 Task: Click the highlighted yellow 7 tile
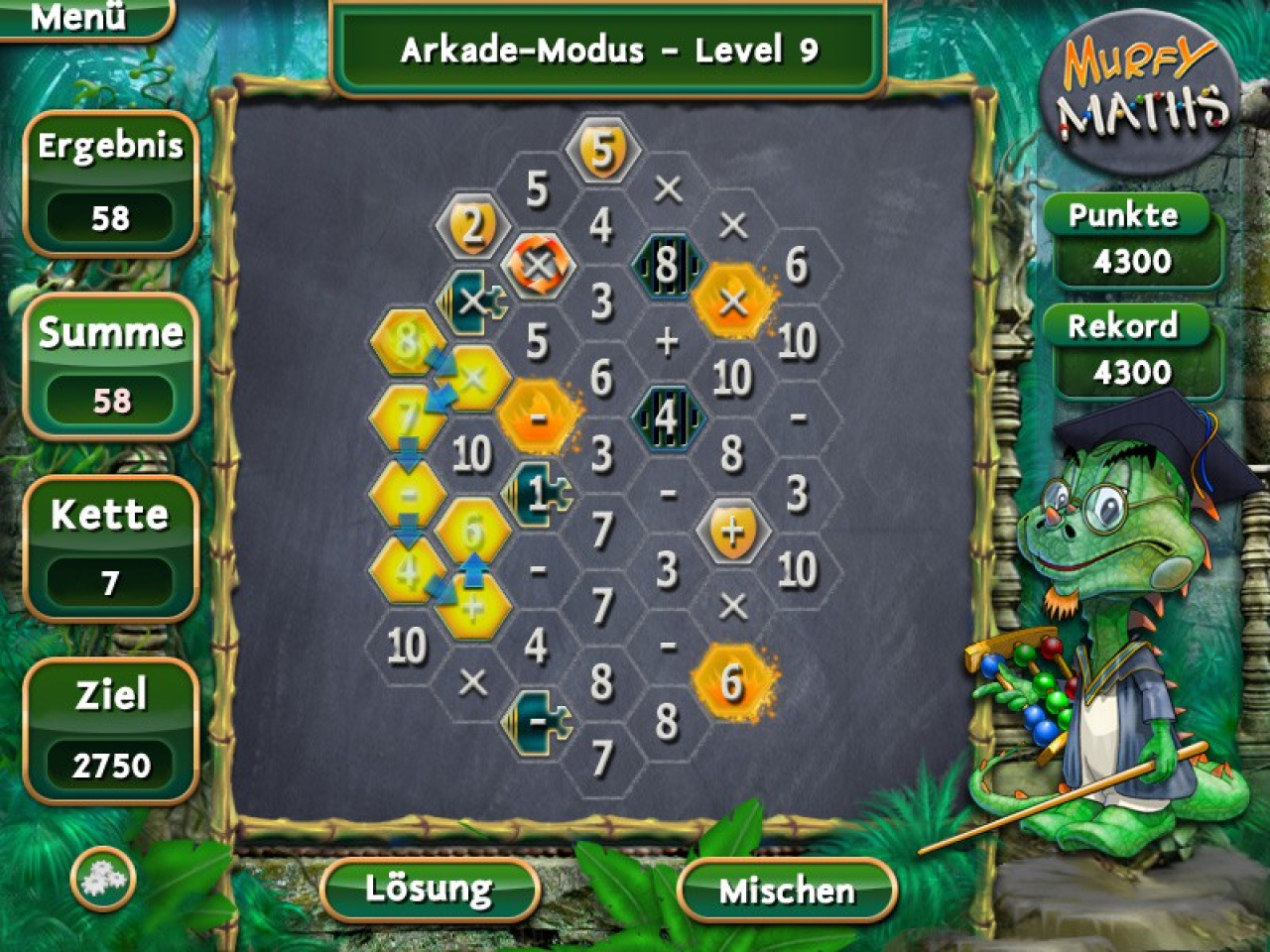(407, 417)
